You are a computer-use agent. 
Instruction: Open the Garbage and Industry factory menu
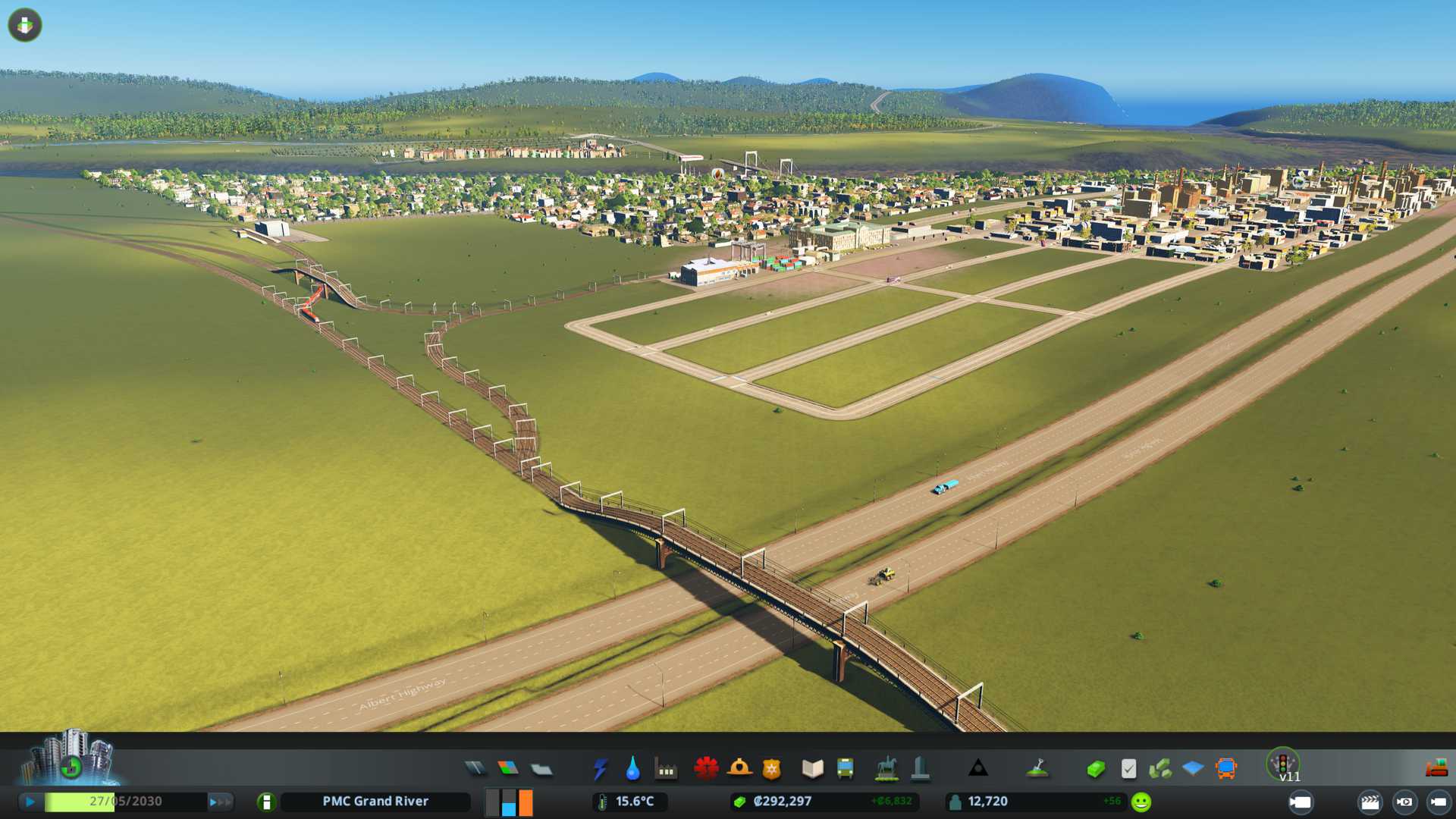pyautogui.click(x=666, y=769)
